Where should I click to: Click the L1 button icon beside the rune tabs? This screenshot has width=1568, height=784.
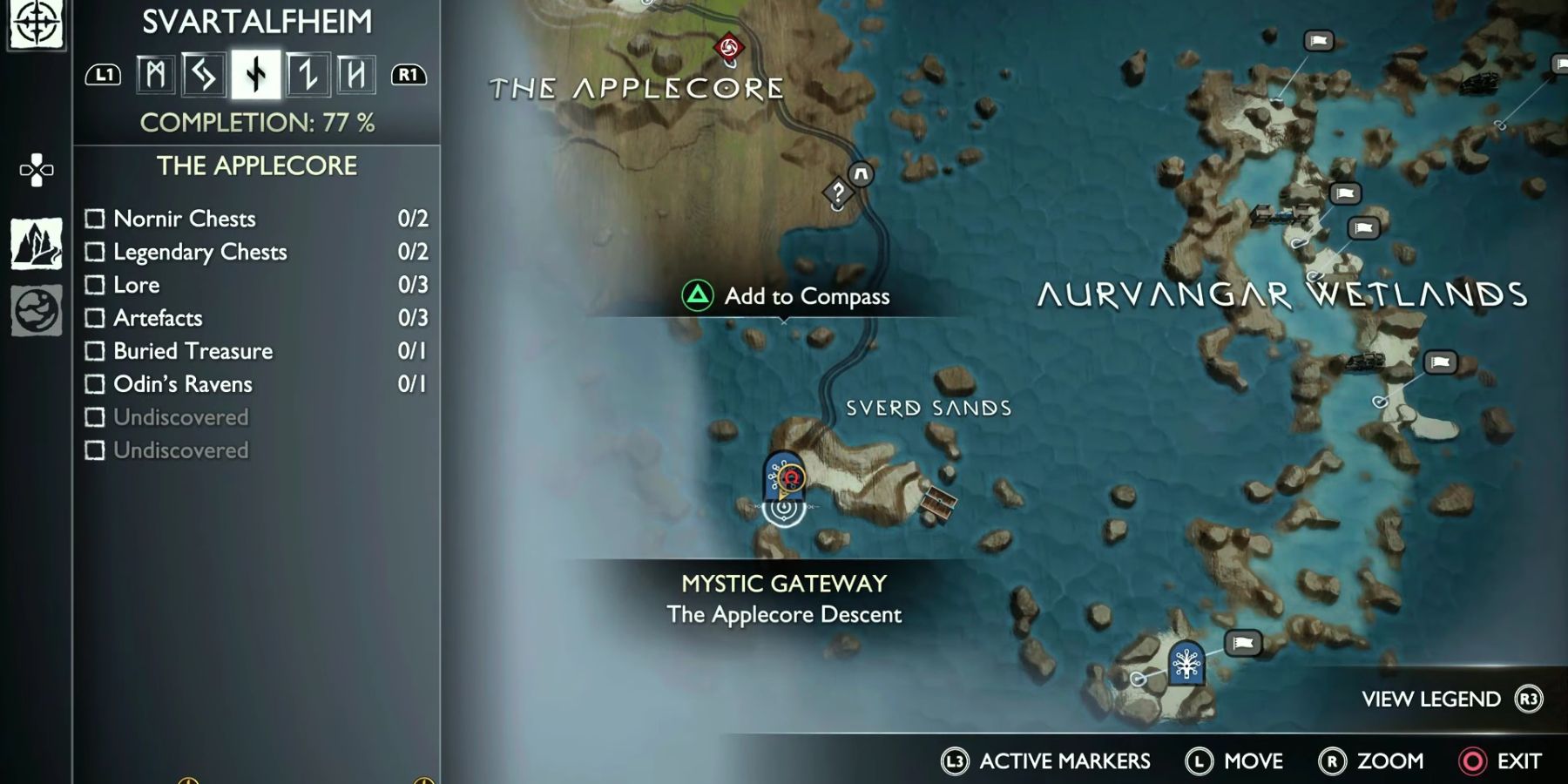click(105, 75)
